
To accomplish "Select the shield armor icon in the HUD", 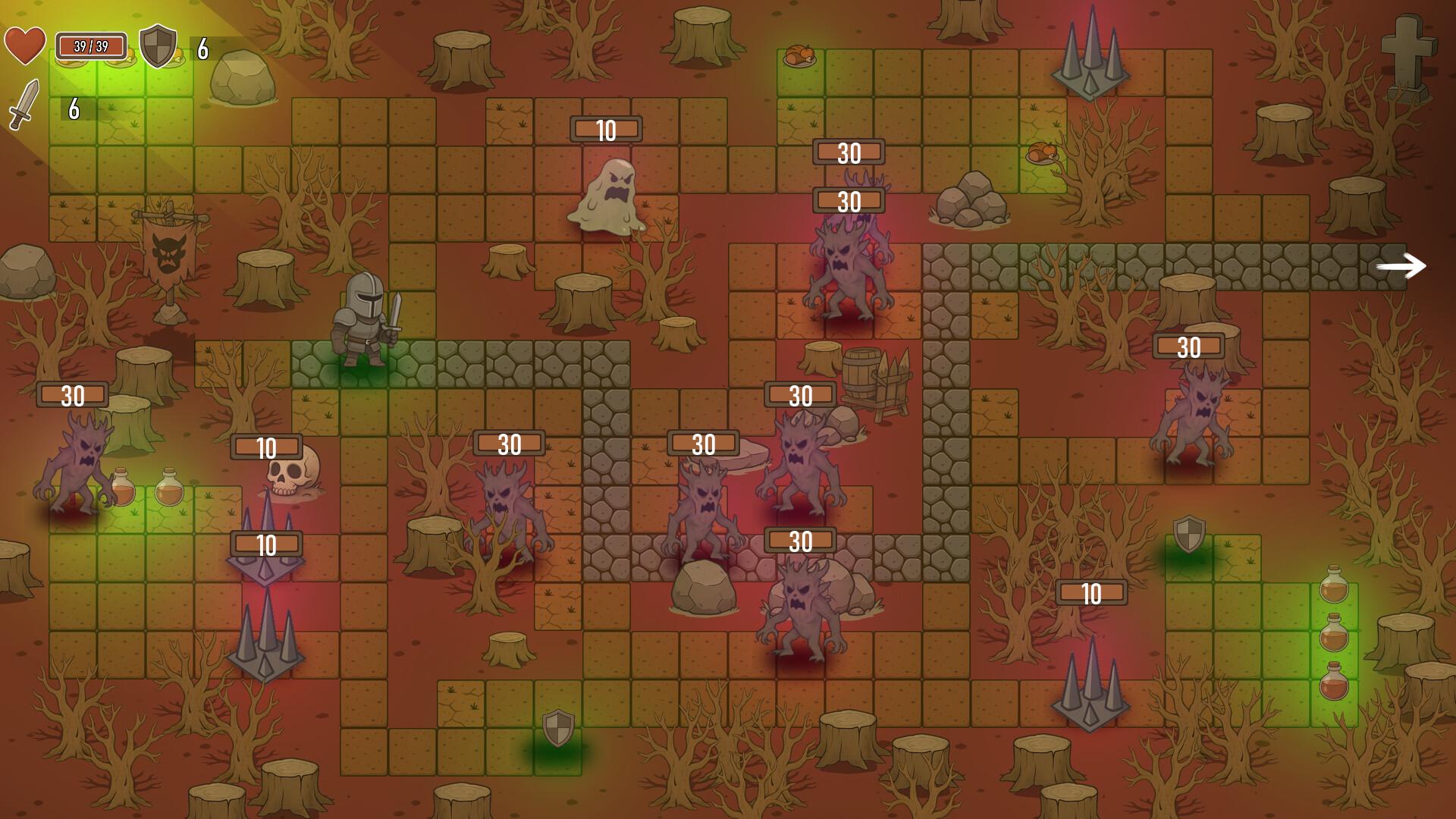I will (x=158, y=46).
